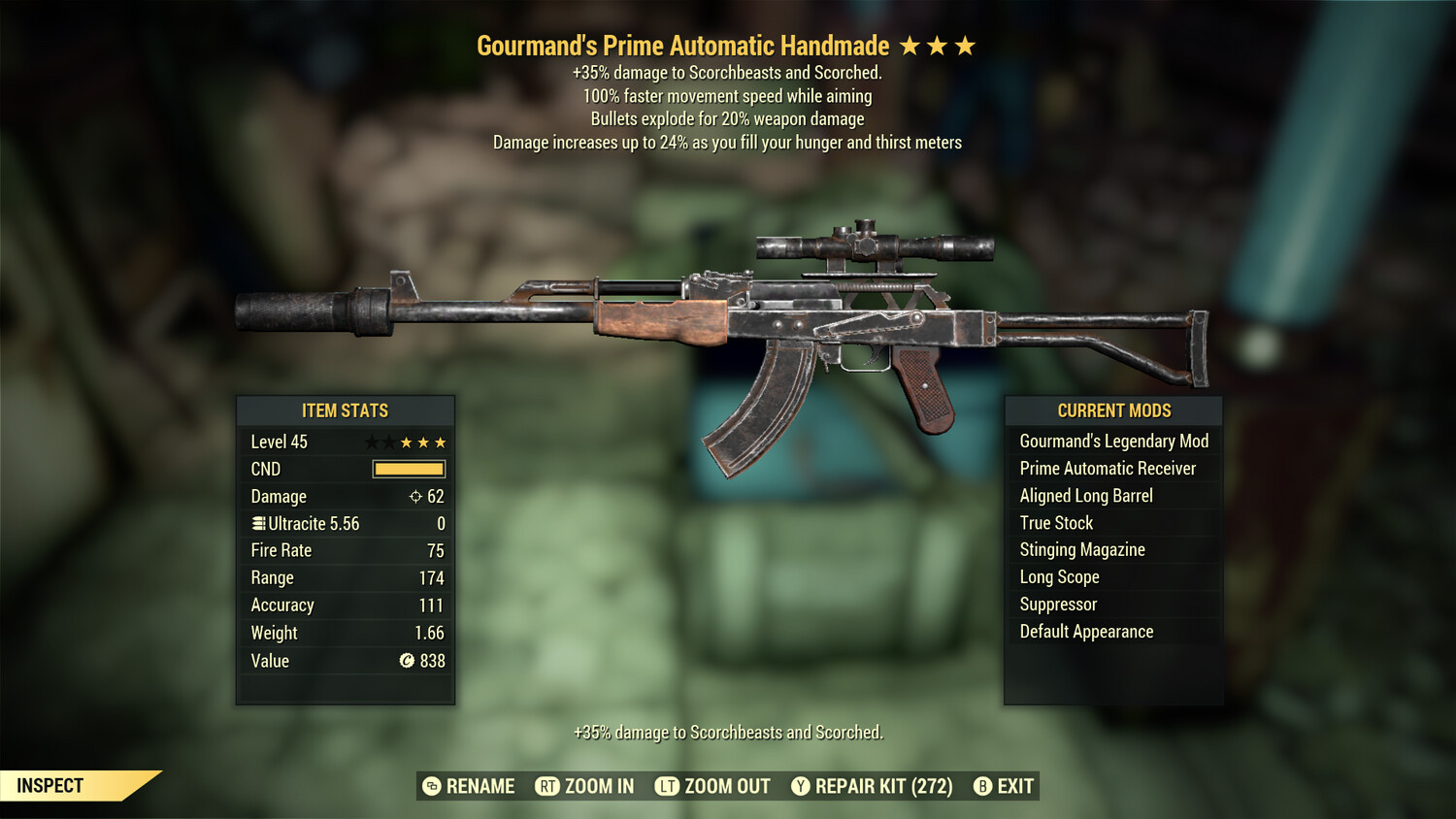Click the RENAME action label

point(479,786)
